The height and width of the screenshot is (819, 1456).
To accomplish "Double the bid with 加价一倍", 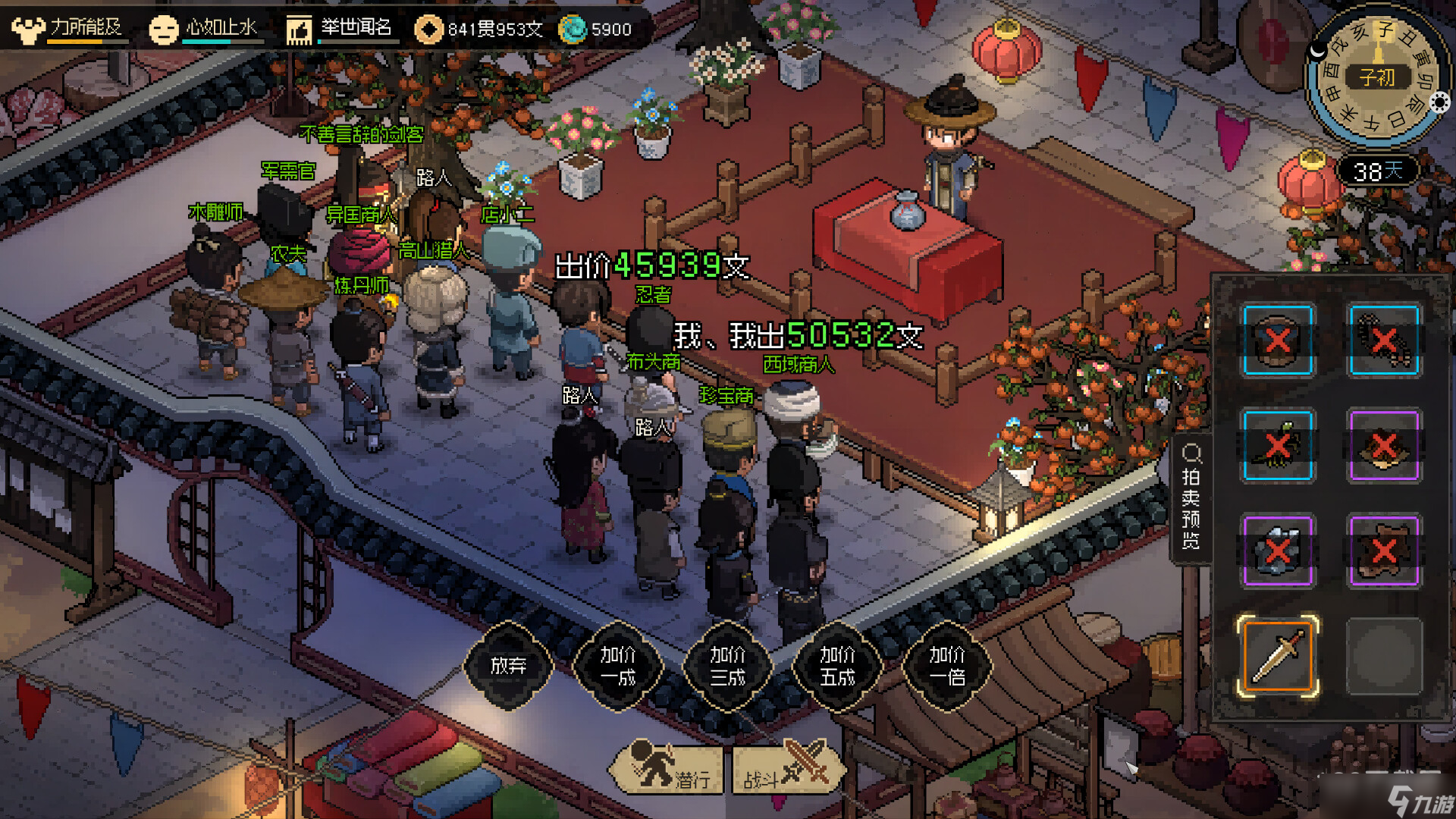I will pos(947,666).
